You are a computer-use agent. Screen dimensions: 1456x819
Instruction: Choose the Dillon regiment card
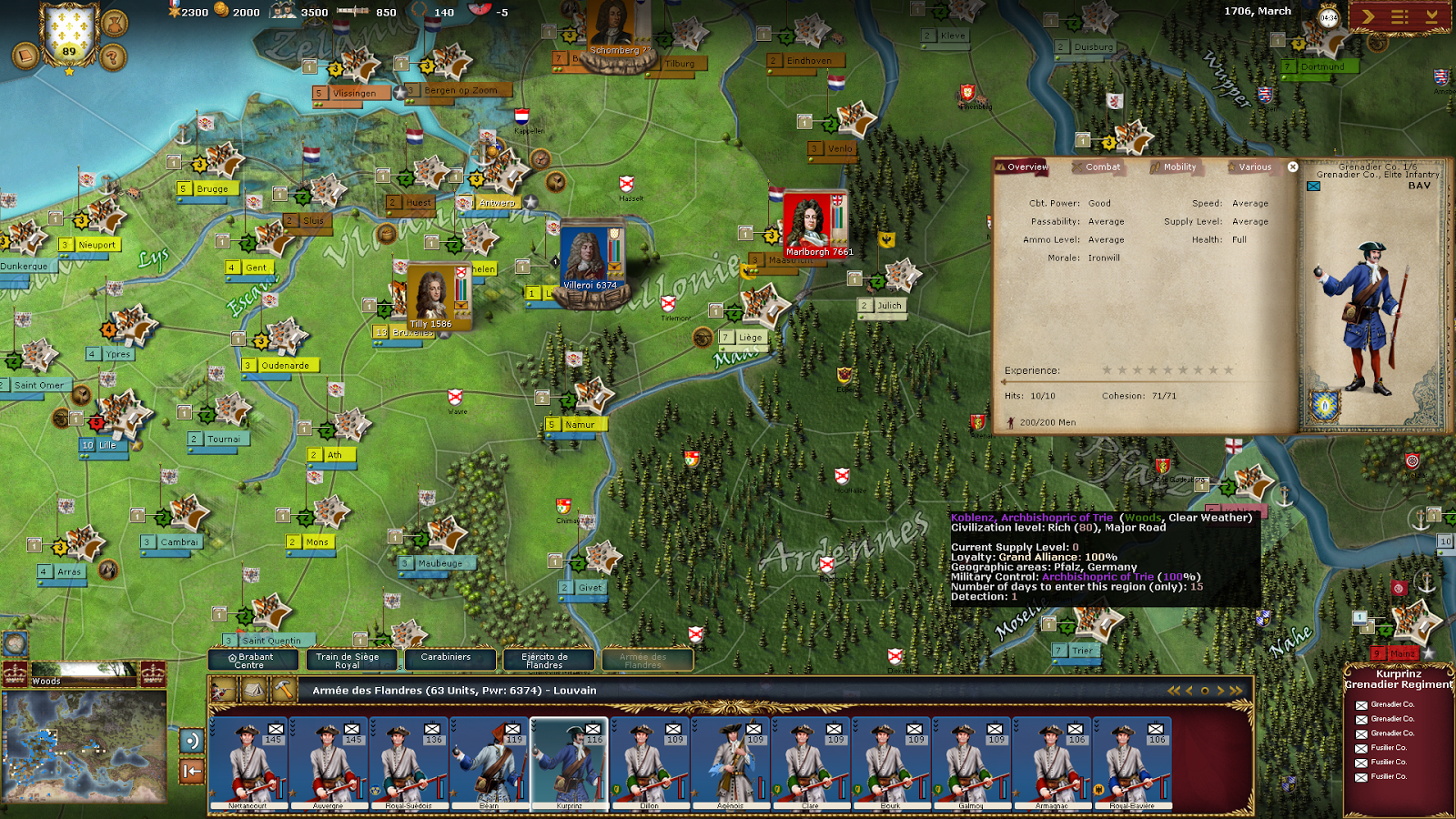649,763
